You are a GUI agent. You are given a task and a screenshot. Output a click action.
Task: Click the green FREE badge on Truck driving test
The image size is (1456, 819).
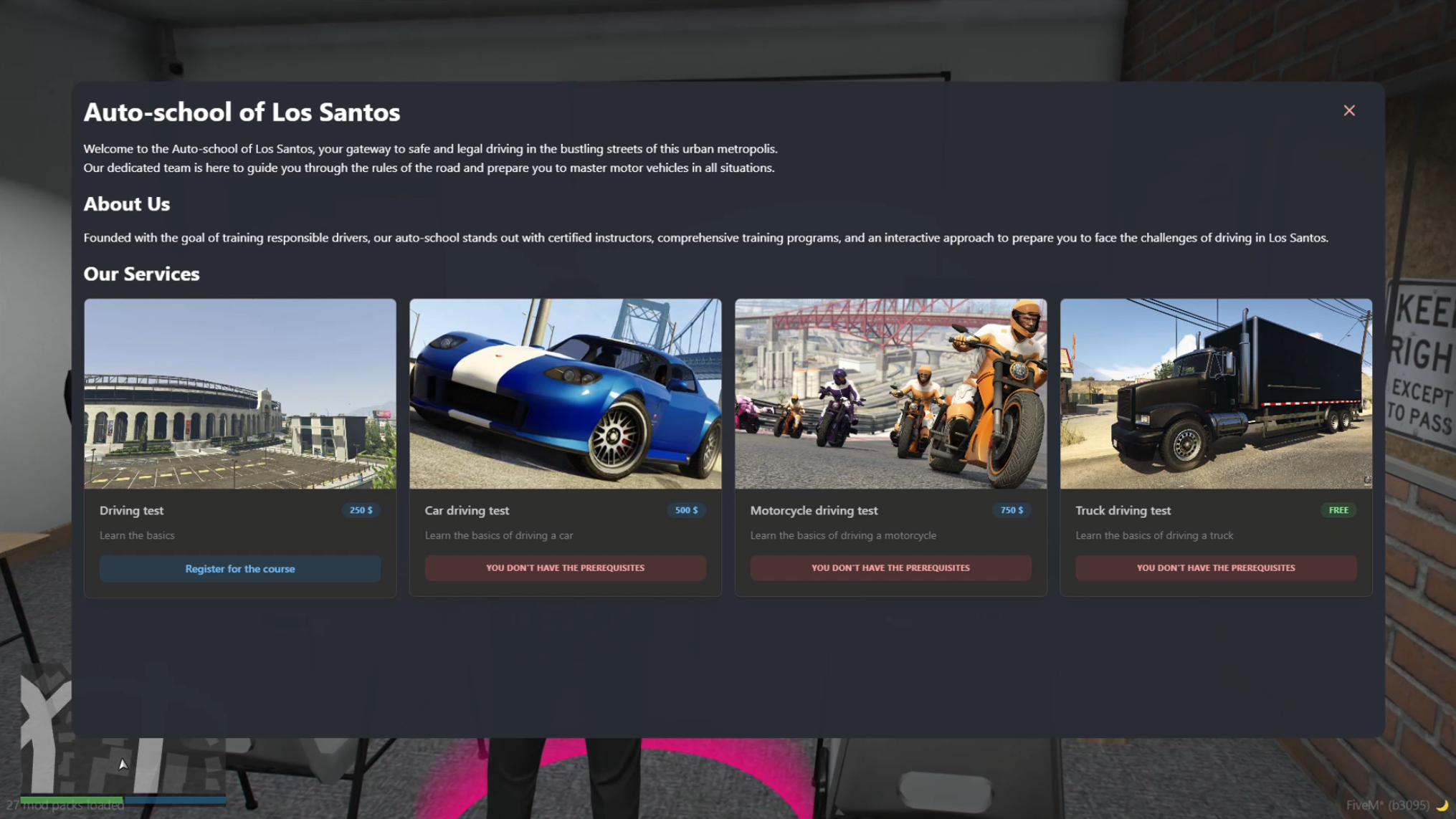click(x=1338, y=509)
